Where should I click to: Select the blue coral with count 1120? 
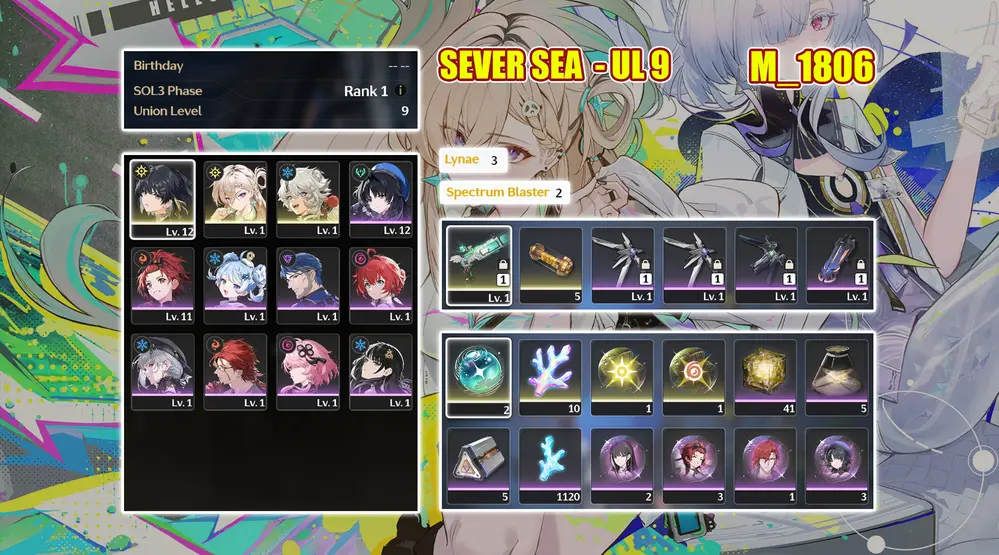pyautogui.click(x=551, y=464)
